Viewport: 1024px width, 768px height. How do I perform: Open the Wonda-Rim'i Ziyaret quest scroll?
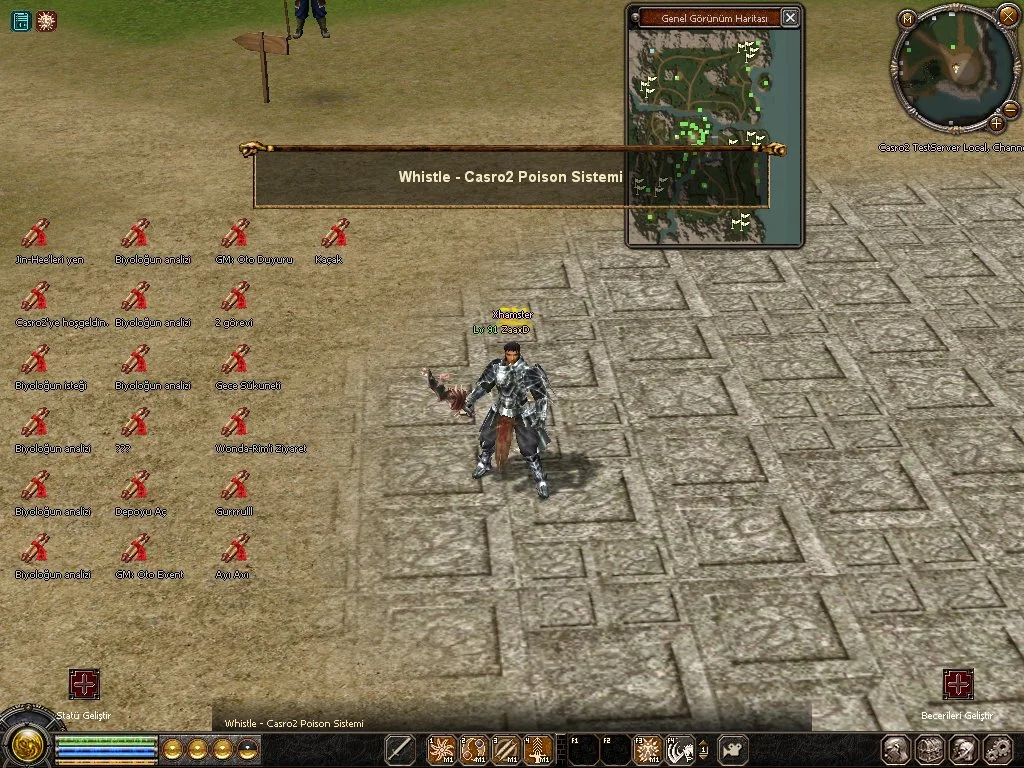coord(235,423)
